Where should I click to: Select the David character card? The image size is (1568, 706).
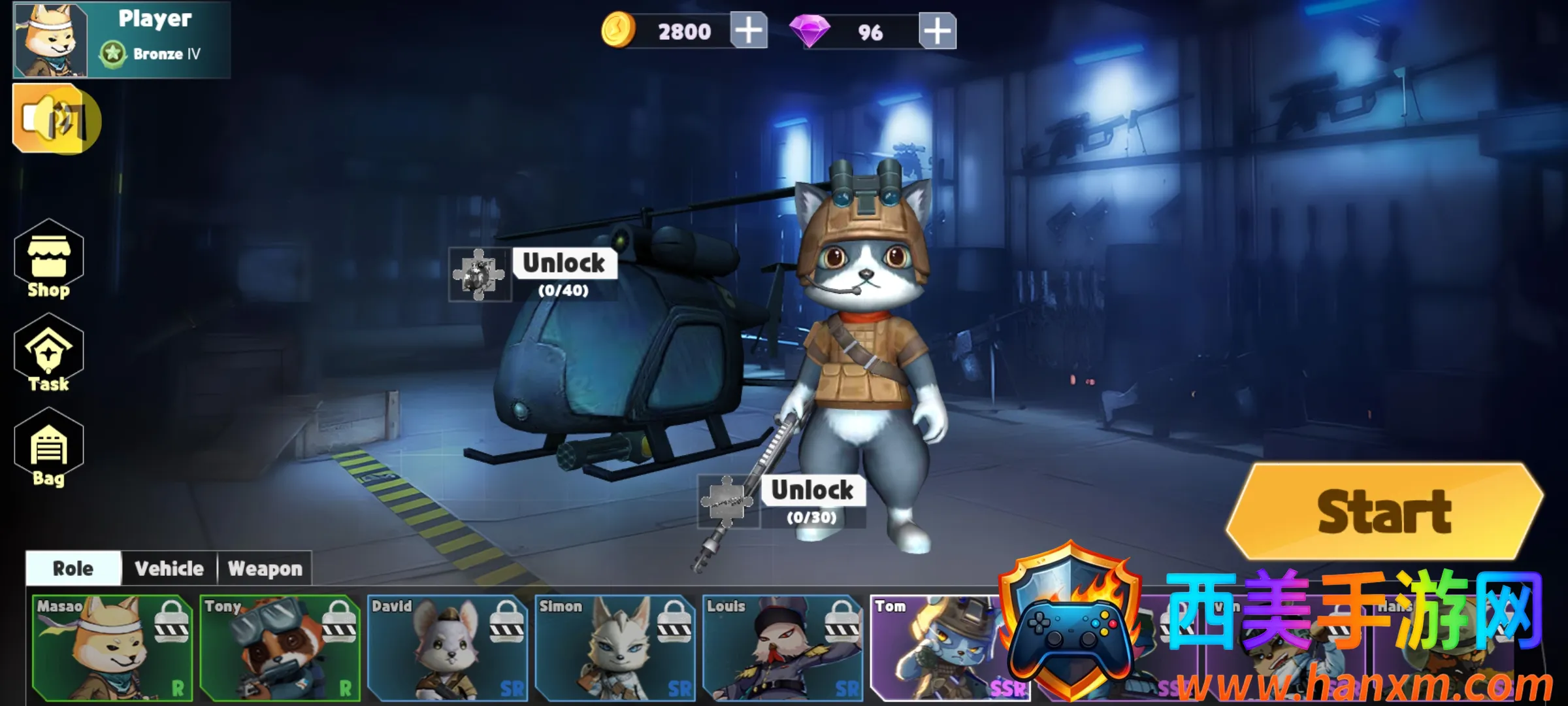pyautogui.click(x=448, y=647)
